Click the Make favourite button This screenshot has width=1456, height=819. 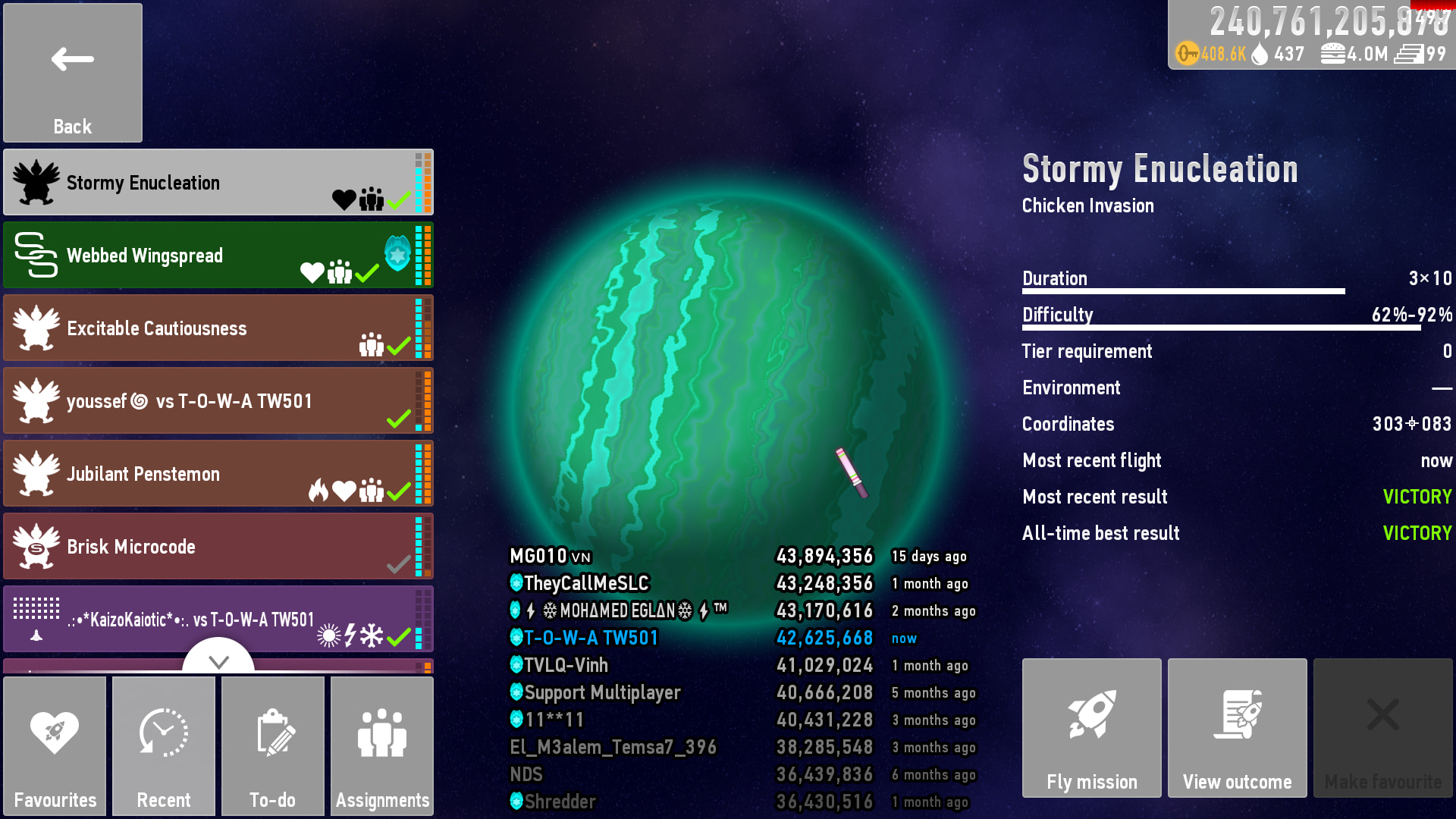[1383, 728]
